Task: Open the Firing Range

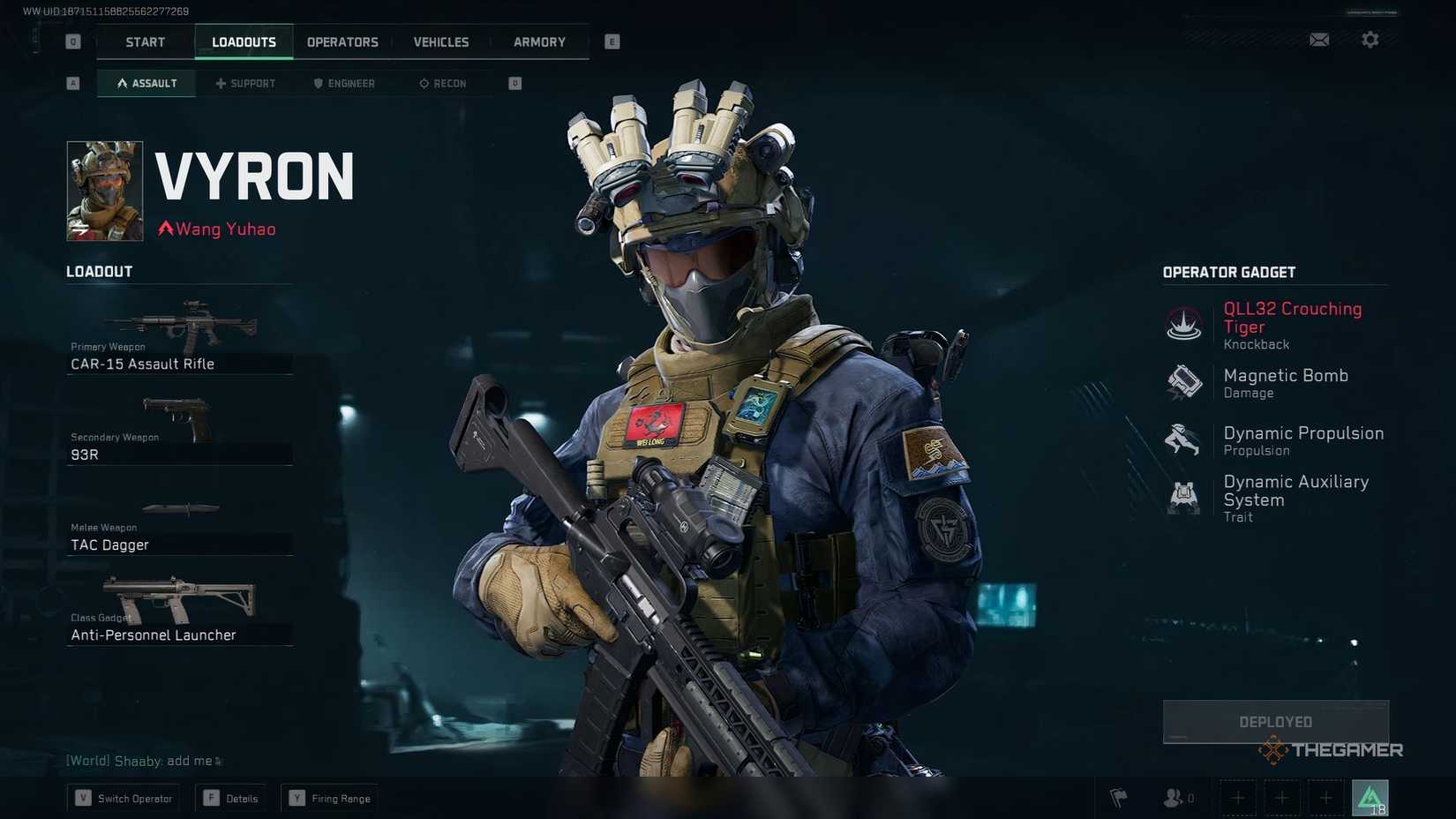Action: 329,798
